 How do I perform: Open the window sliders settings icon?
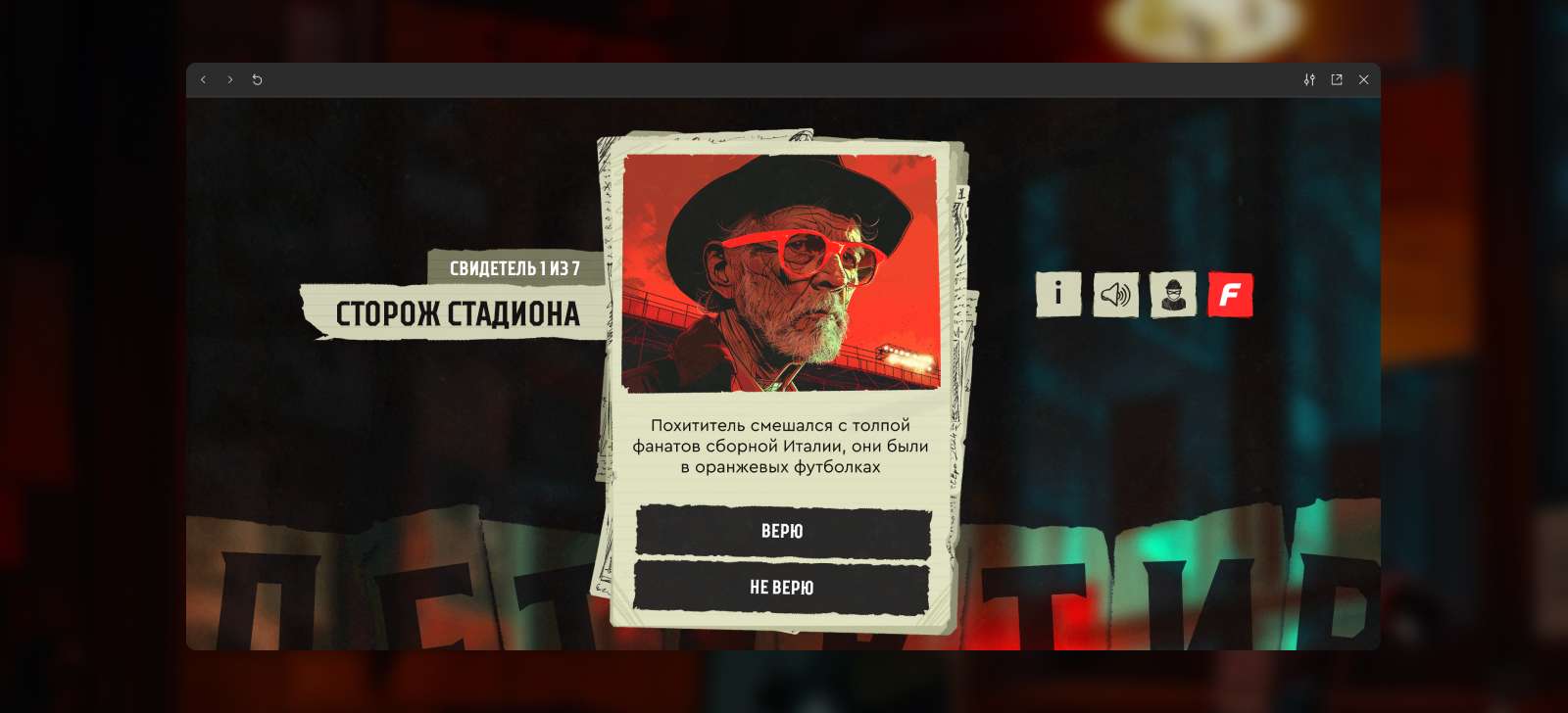1309,80
